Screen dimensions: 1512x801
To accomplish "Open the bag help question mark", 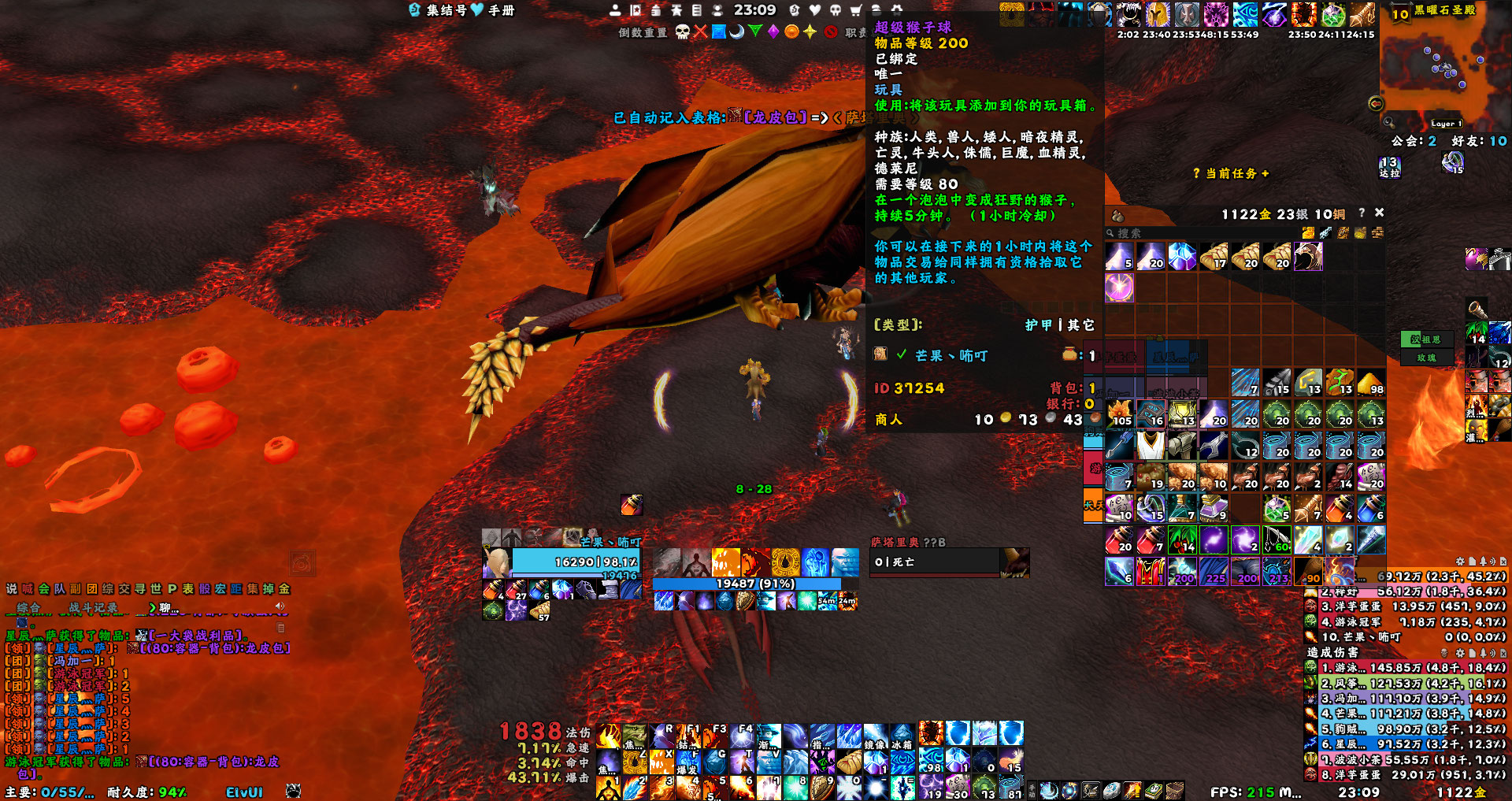I will click(x=1362, y=213).
